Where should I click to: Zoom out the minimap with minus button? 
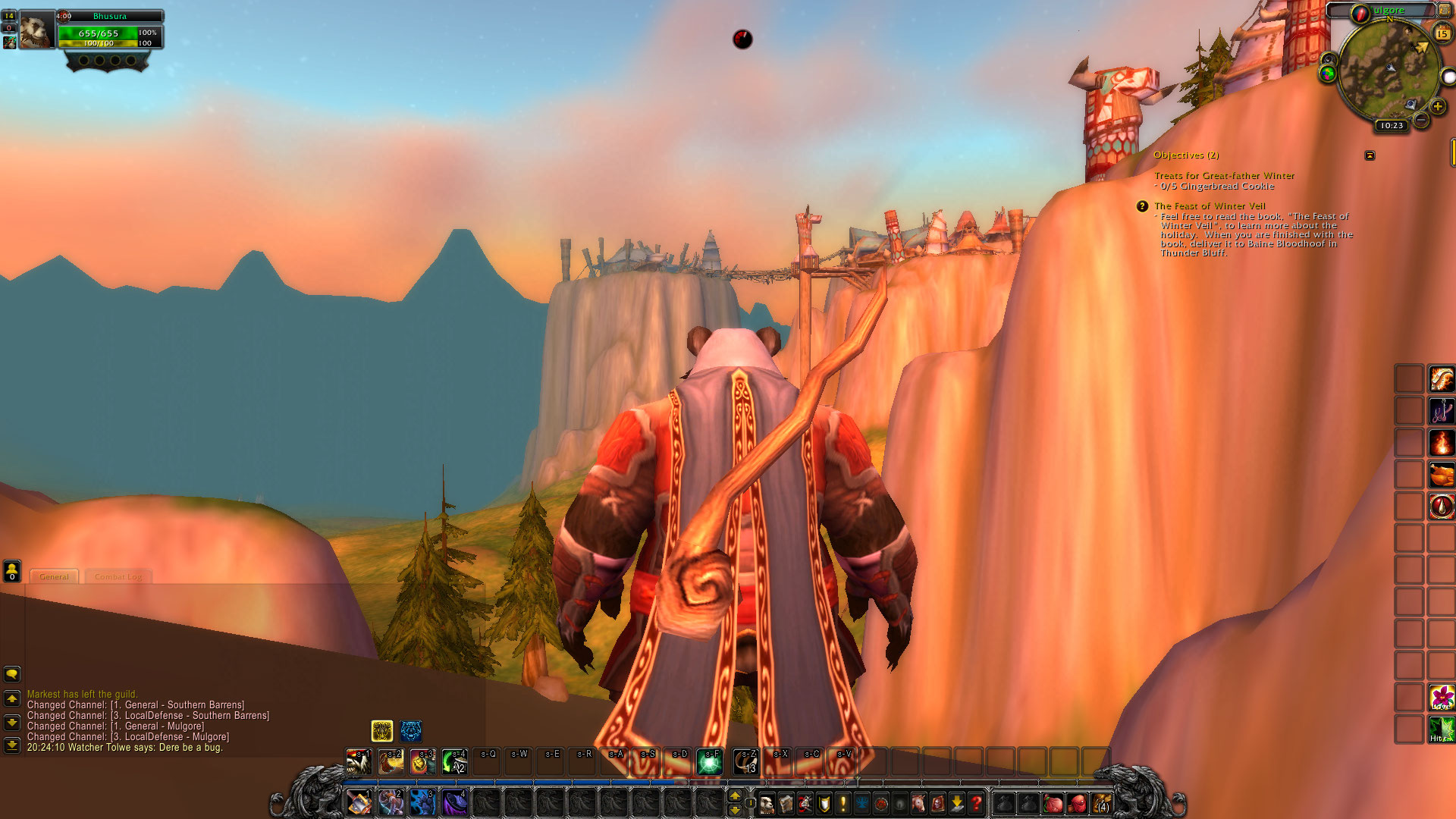1422,120
